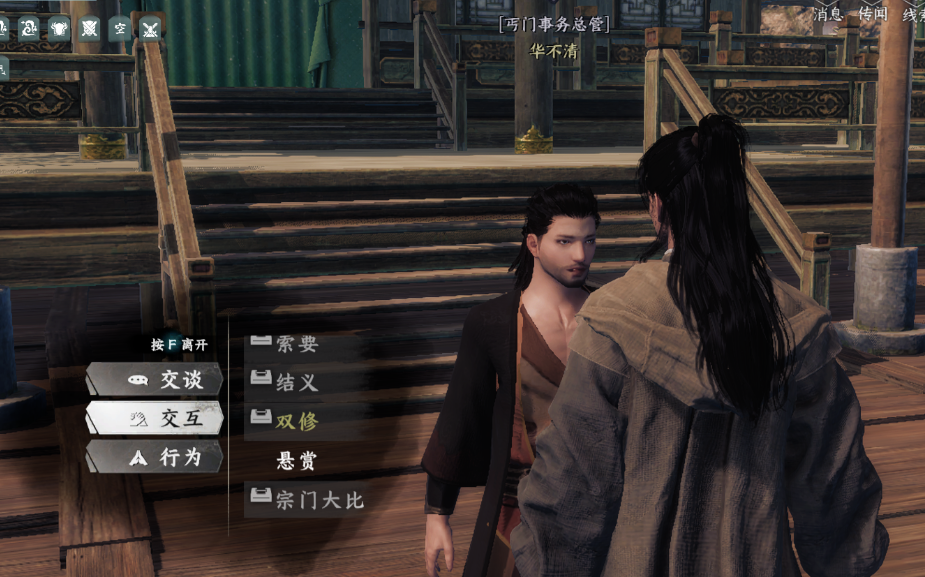Click the shield with crossed swords icon
The width and height of the screenshot is (925, 577).
click(89, 28)
